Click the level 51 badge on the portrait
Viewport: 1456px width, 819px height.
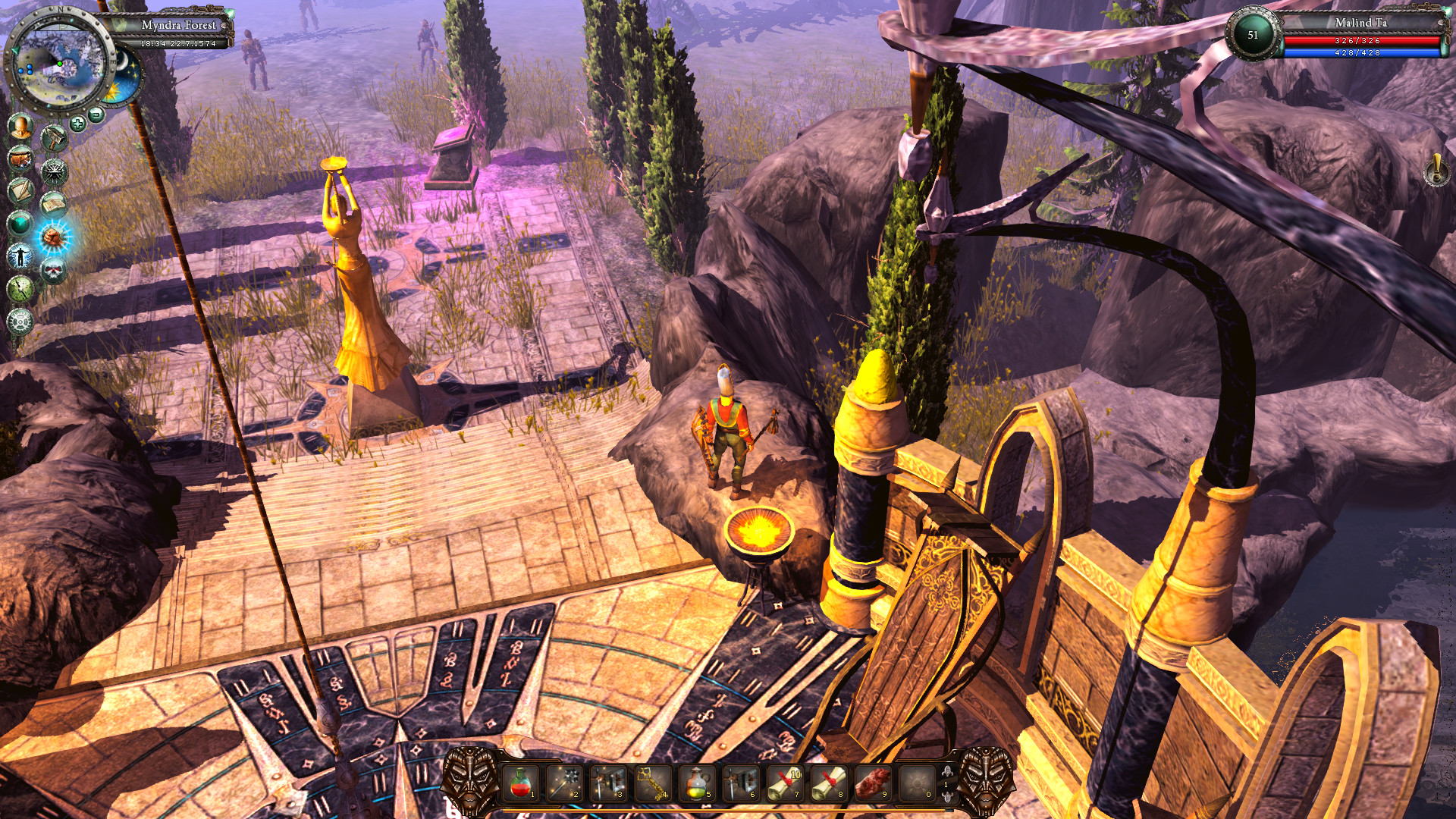pos(1253,36)
